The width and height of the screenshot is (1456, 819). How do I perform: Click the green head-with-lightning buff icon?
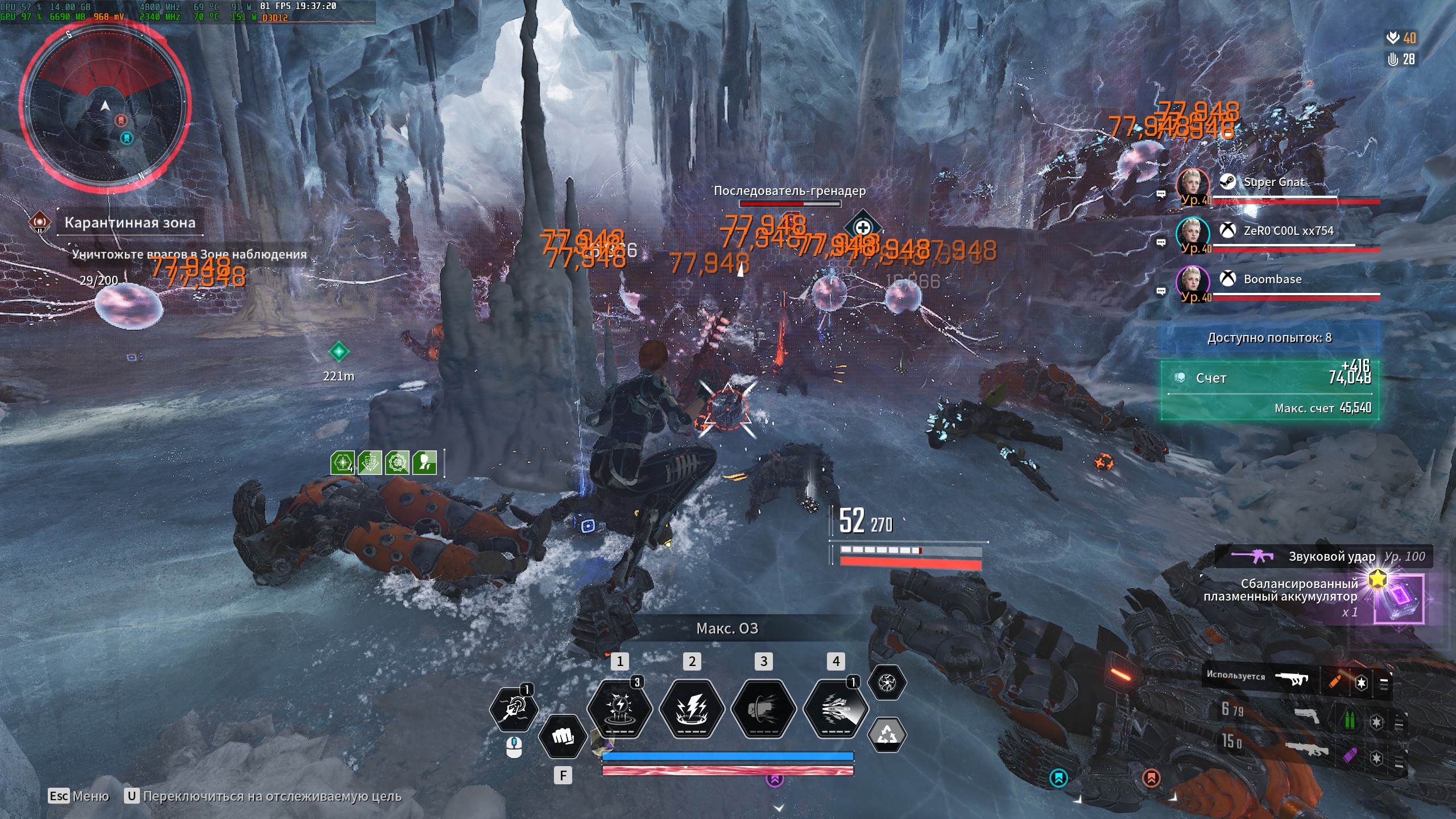pos(424,463)
